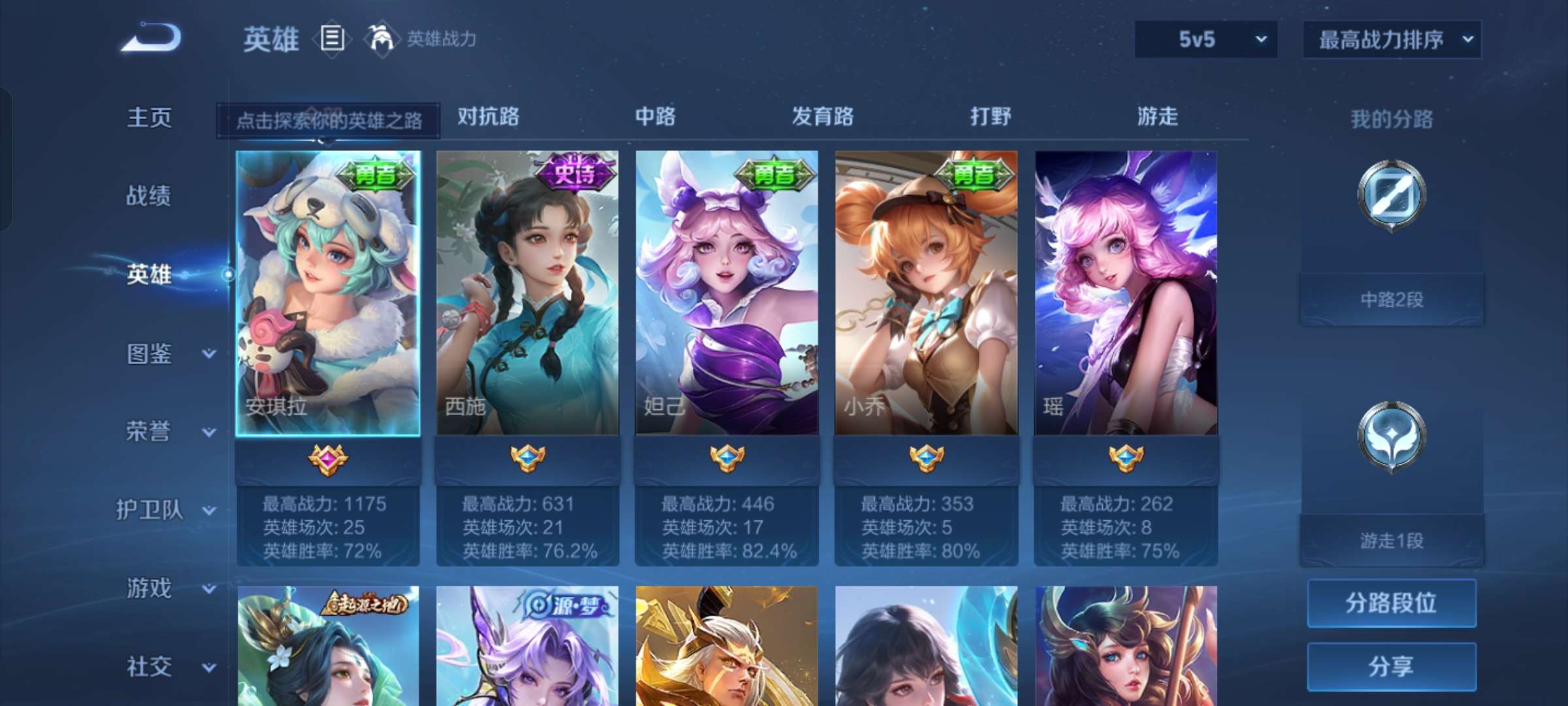Expand the 图鉴 sidebar section
1568x706 pixels.
[151, 354]
